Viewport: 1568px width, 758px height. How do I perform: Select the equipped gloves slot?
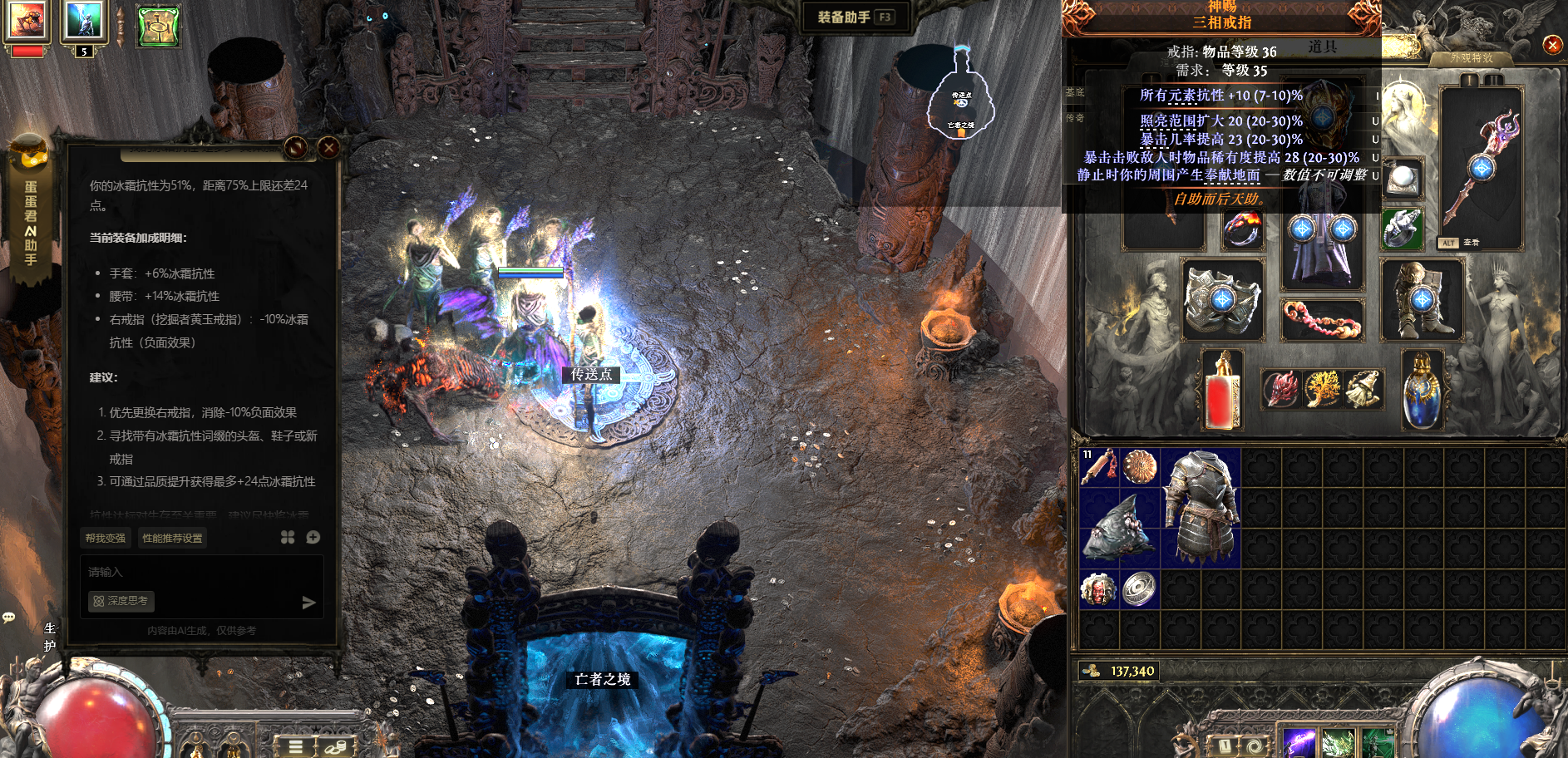tap(1222, 299)
